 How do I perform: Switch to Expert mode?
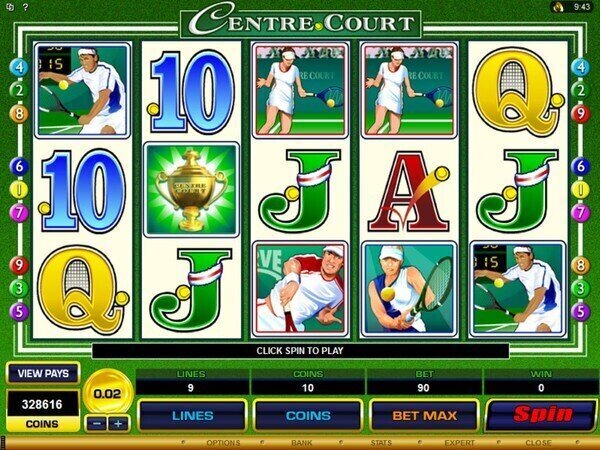[459, 442]
